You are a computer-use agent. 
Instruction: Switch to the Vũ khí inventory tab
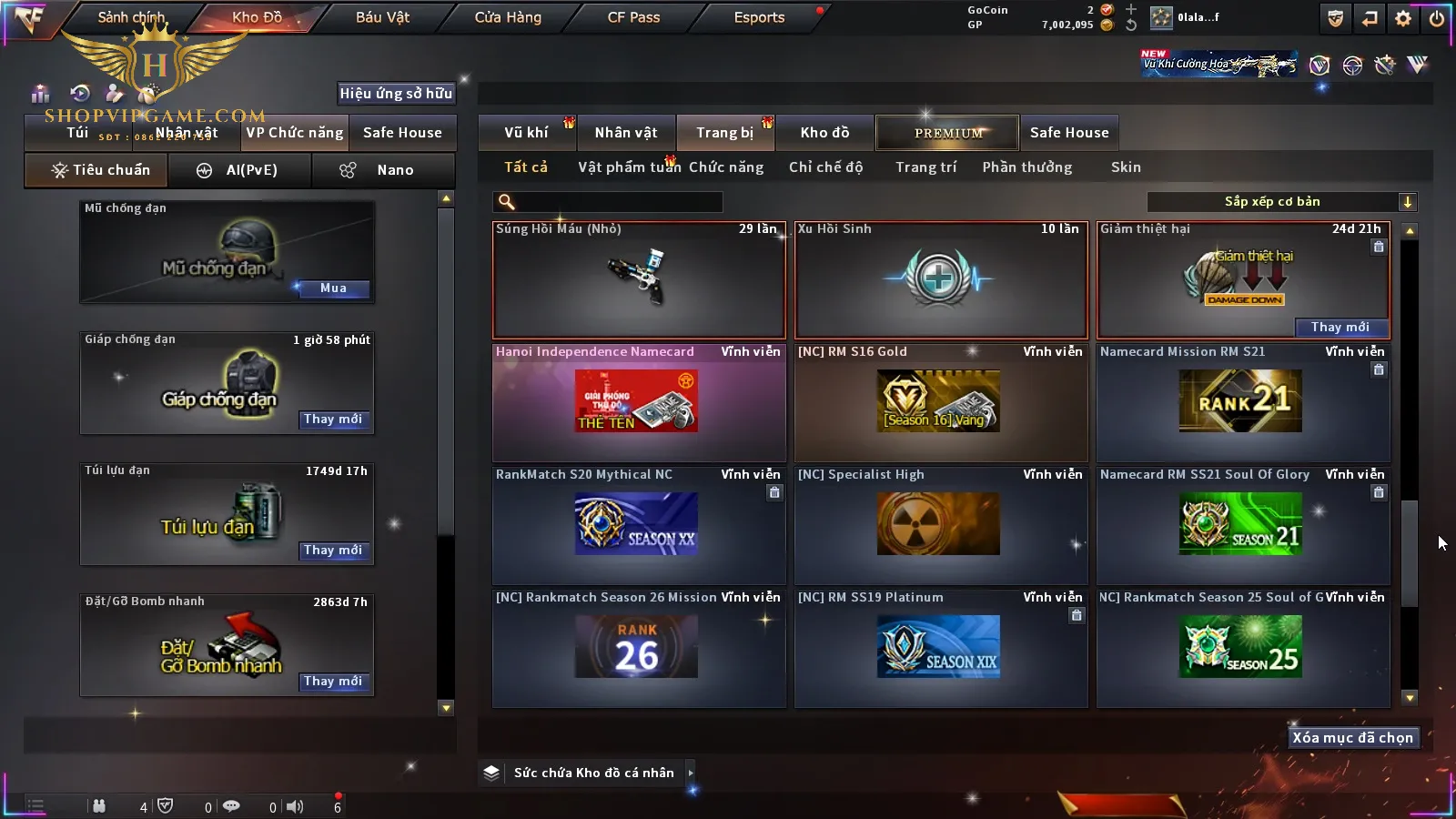click(526, 133)
